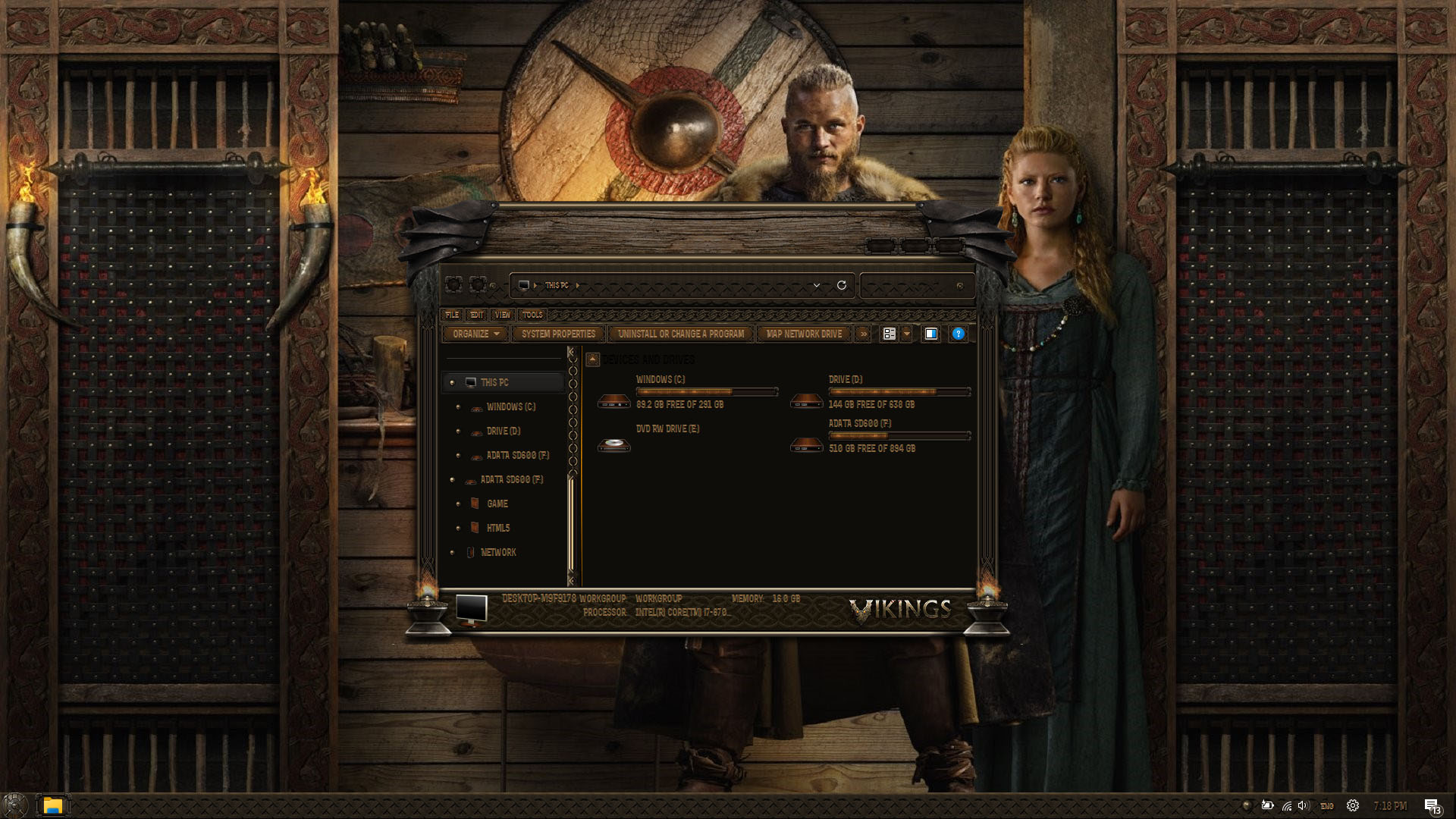Refresh the address bar location

[841, 285]
